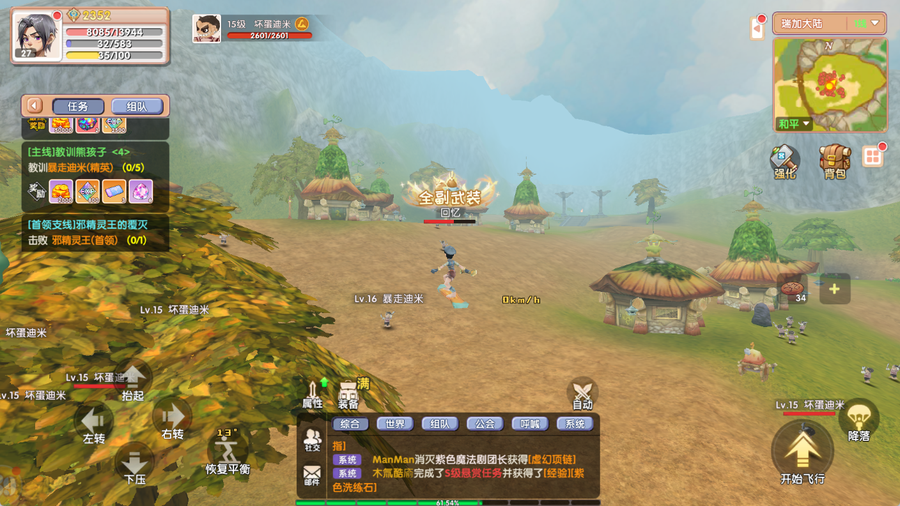
Task: Switch to the 组队 team tab
Action: click(x=136, y=106)
